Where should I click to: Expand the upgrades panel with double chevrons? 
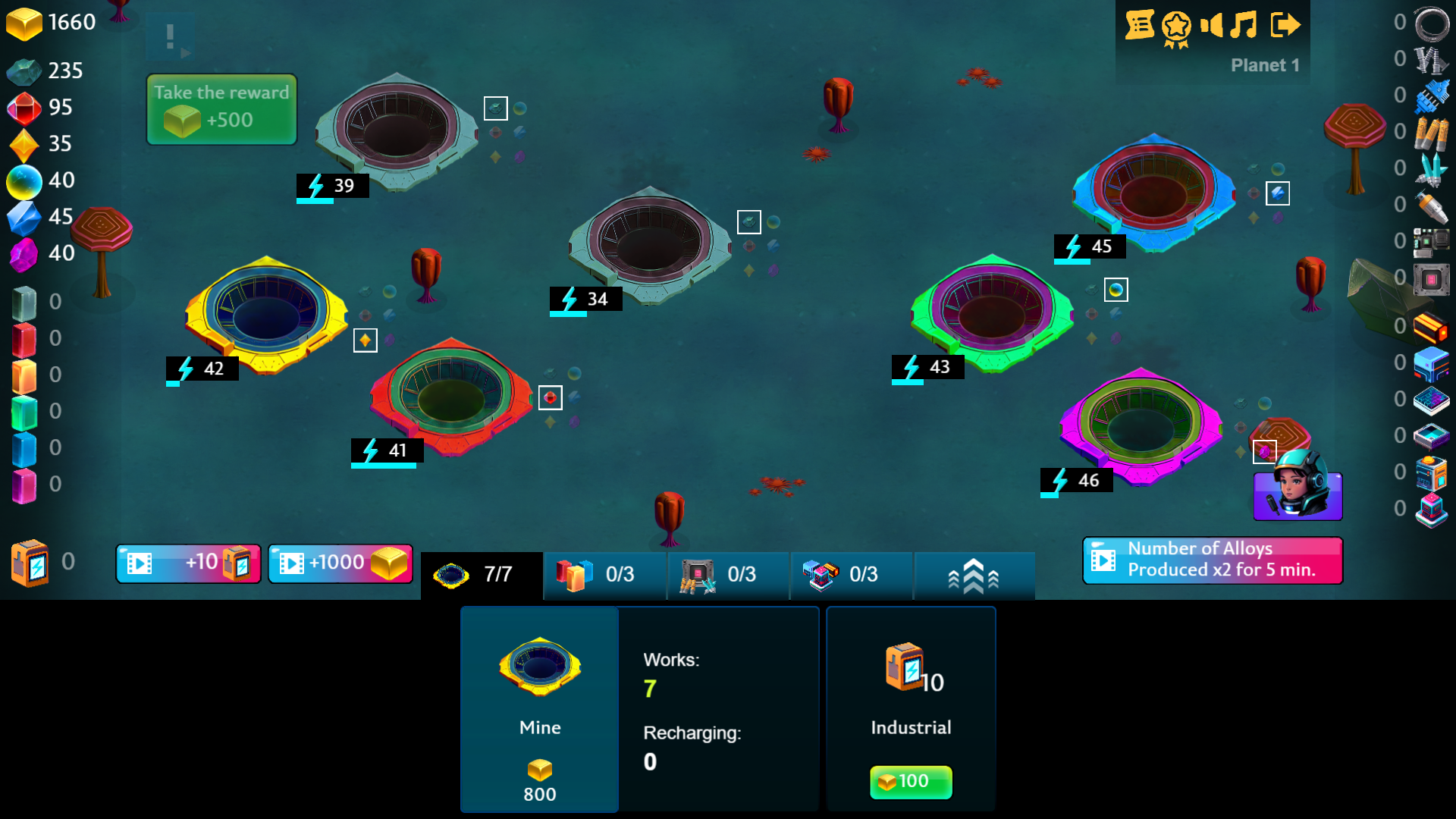pyautogui.click(x=974, y=575)
